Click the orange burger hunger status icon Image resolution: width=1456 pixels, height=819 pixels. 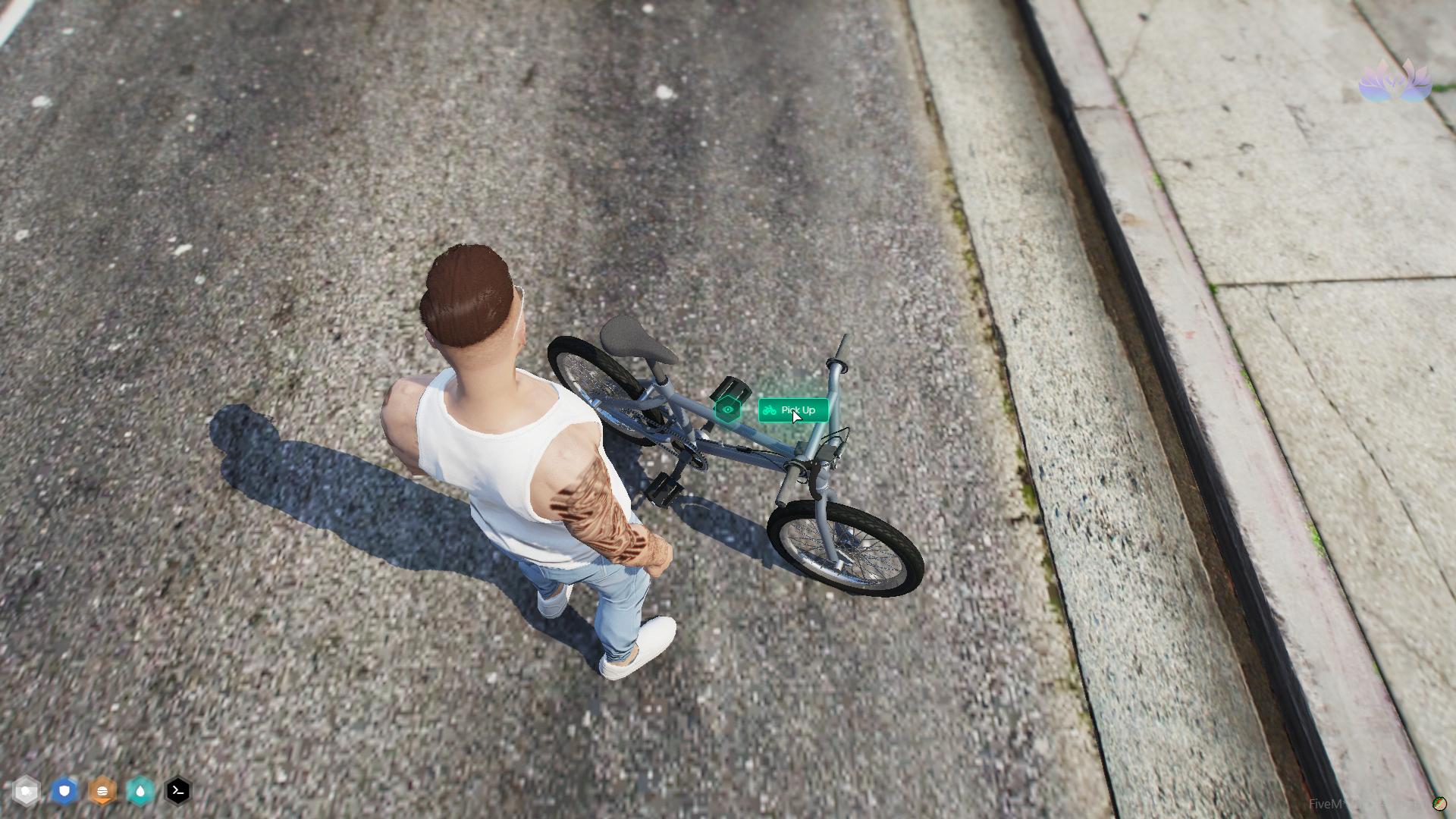click(102, 791)
